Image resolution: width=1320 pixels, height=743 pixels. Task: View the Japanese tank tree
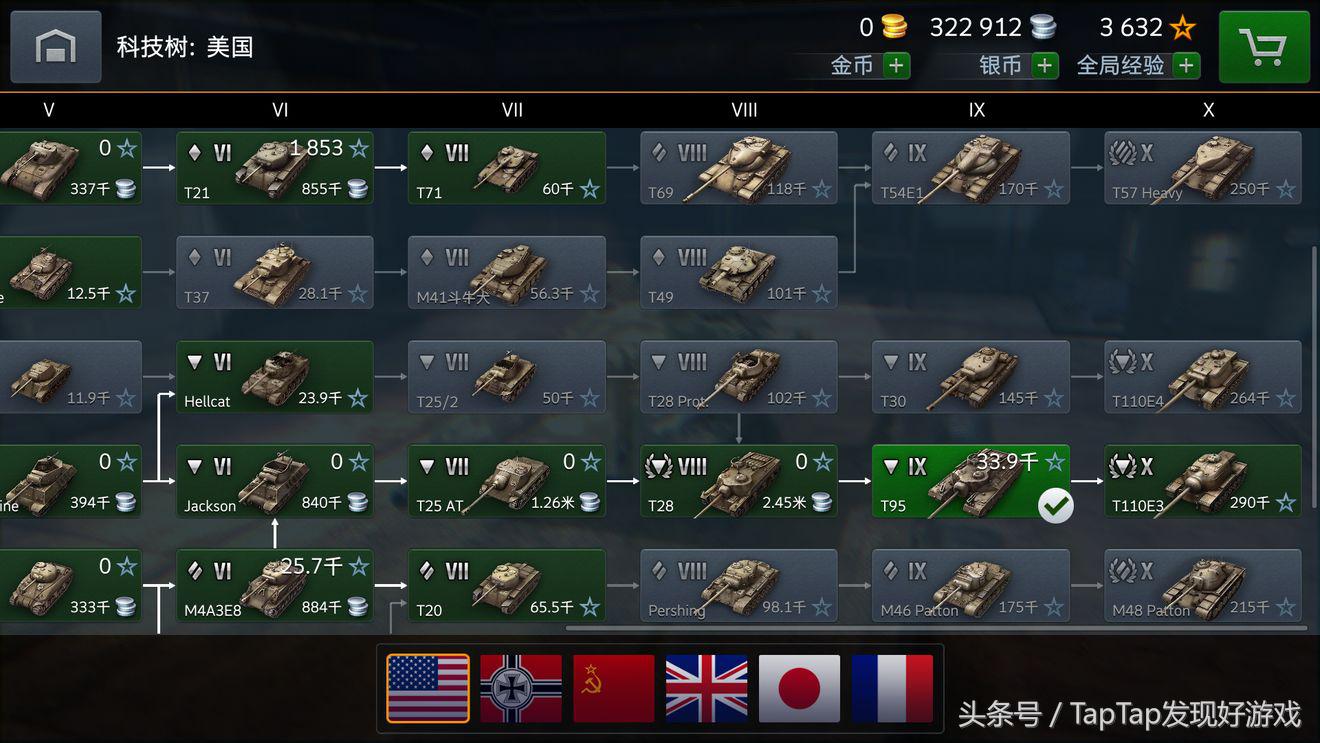tap(799, 688)
